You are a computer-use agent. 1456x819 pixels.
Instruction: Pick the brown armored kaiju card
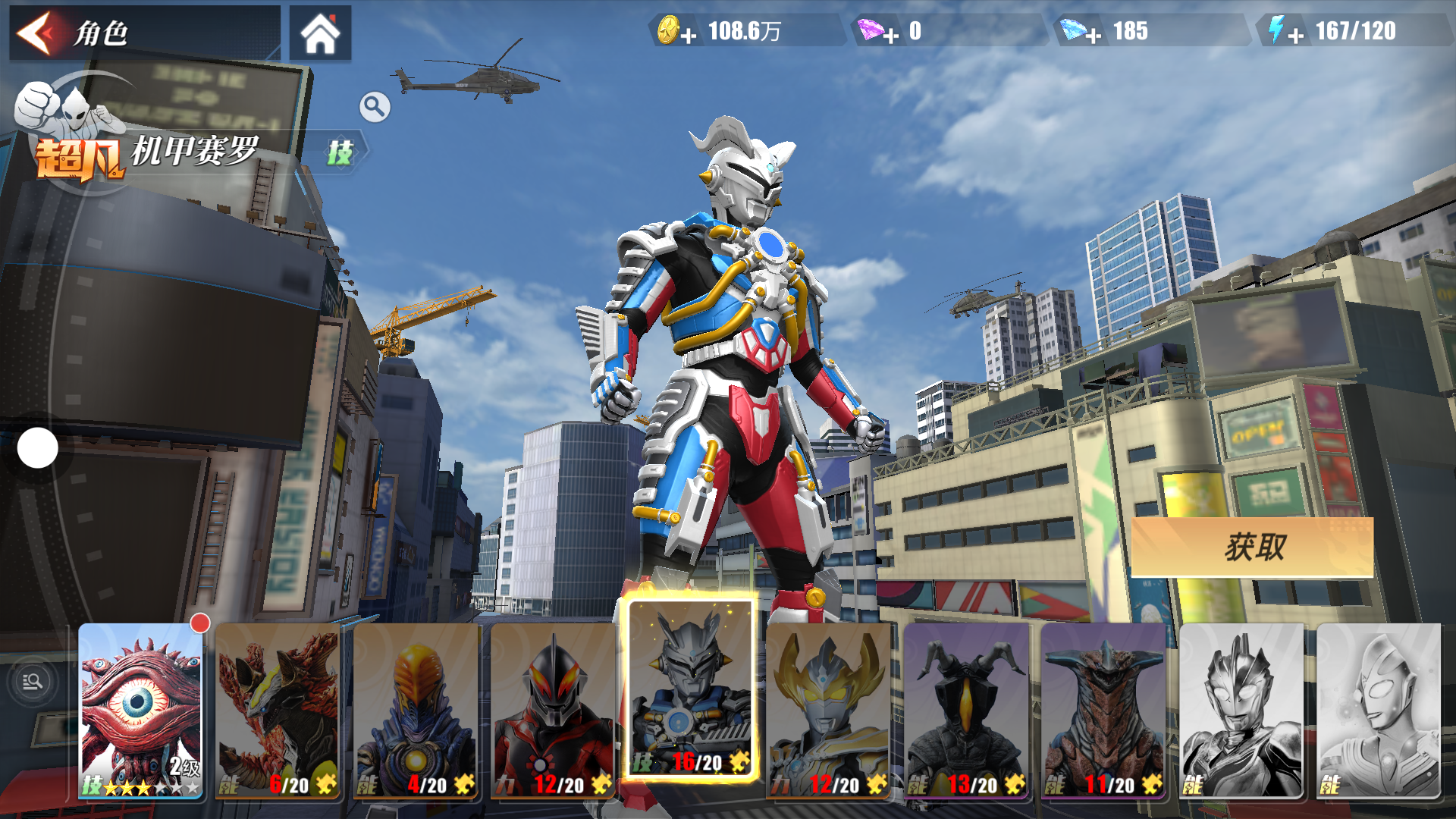pyautogui.click(x=1103, y=711)
